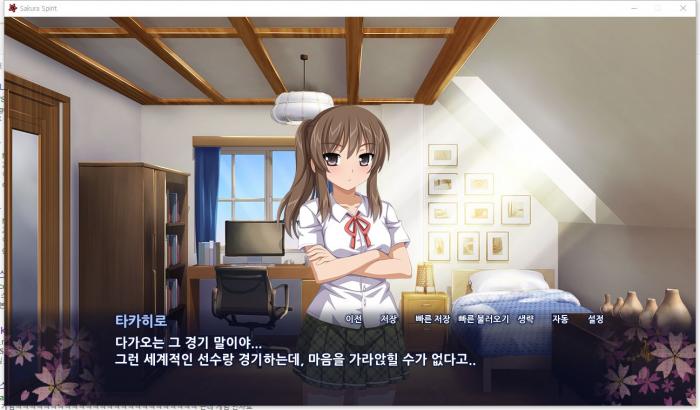Screen dimensions: 700x410
Task: Quick save with 빠른 저장
Action: pos(432,319)
